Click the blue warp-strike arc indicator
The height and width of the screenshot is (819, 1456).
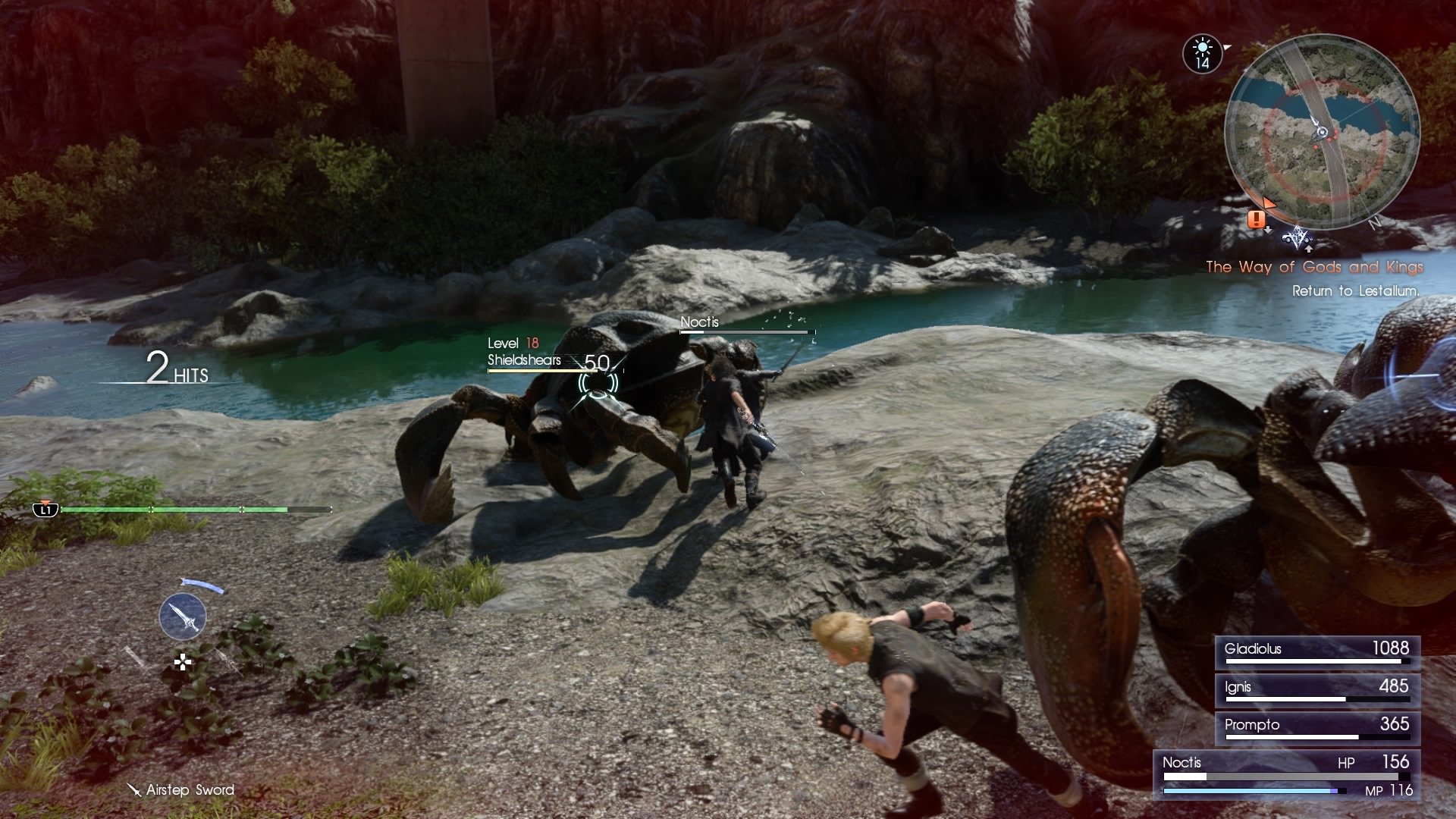click(x=202, y=586)
